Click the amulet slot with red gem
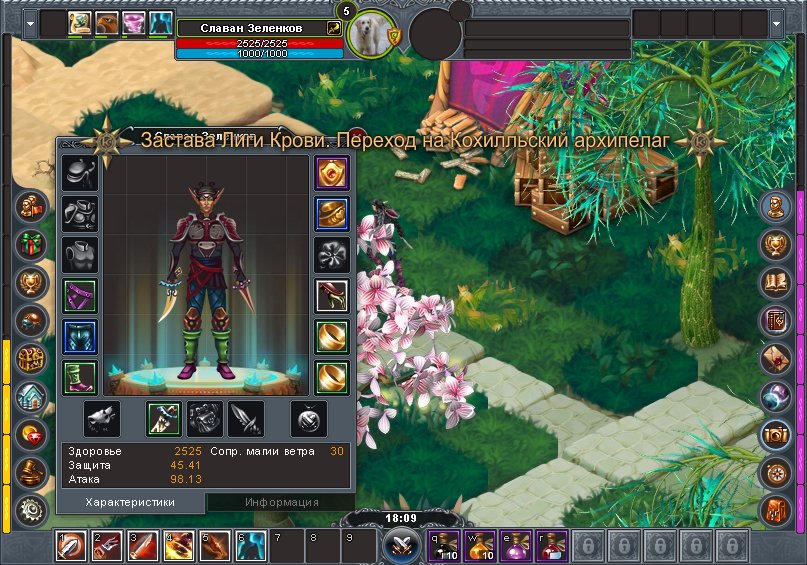807x565 pixels. pyautogui.click(x=331, y=173)
